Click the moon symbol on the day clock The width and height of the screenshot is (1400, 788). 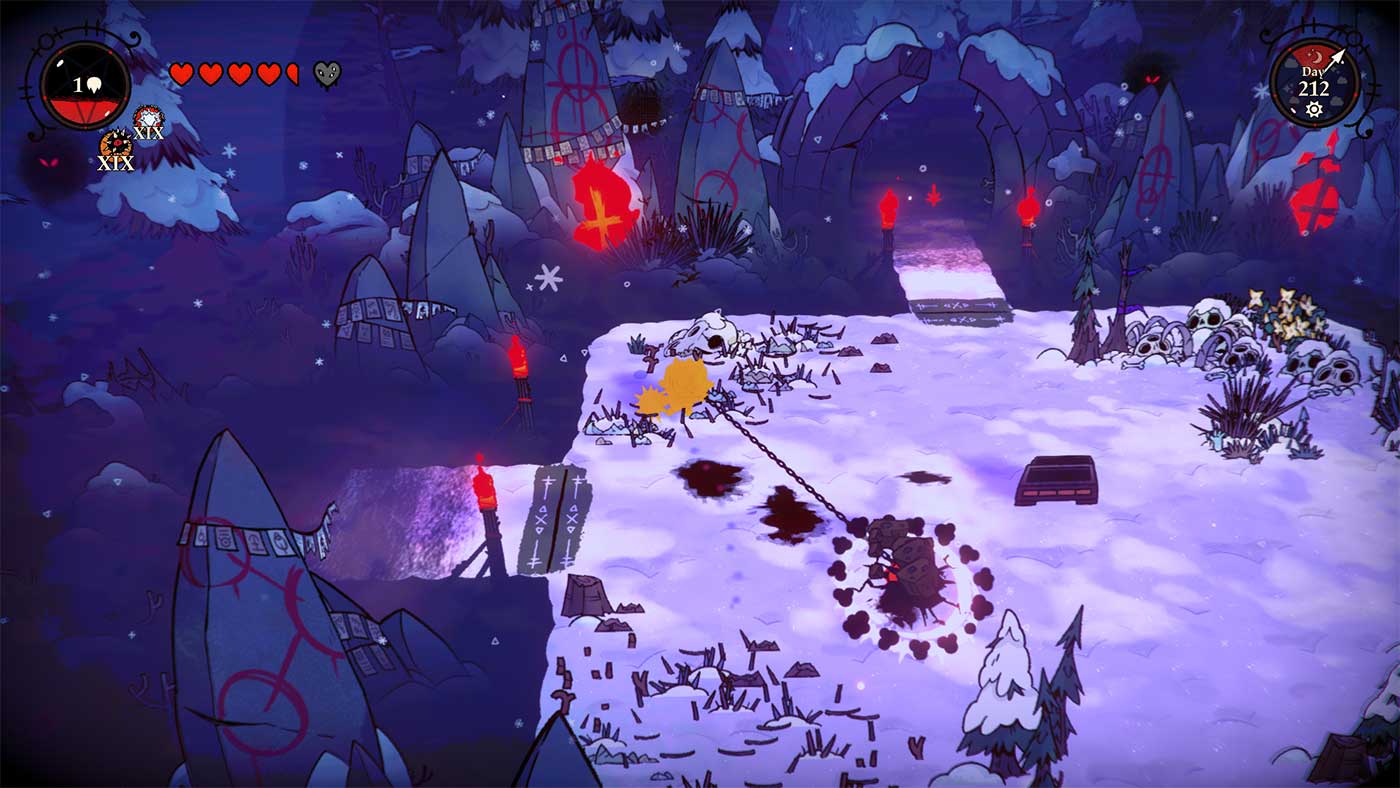point(1317,56)
